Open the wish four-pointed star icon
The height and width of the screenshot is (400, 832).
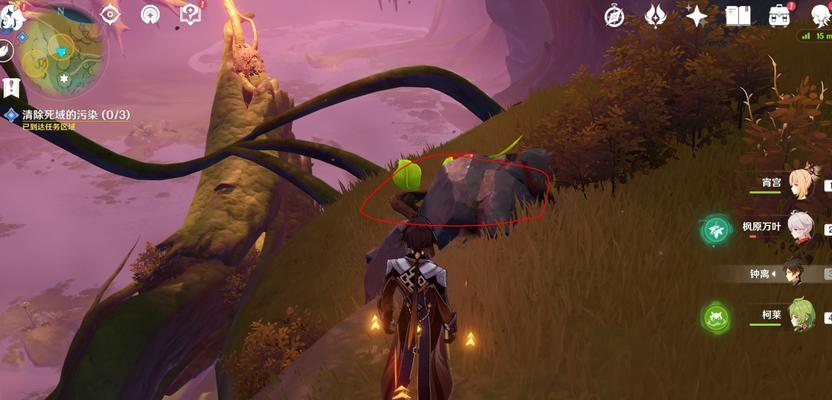[x=697, y=15]
